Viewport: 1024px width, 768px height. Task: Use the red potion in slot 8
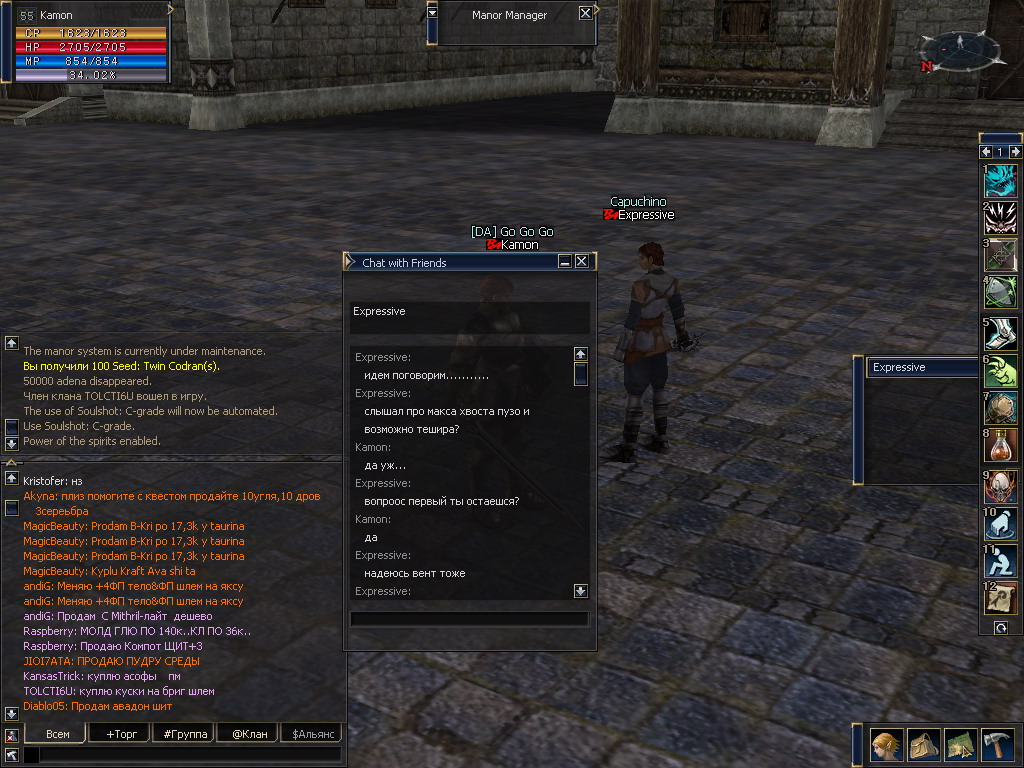pos(1001,443)
